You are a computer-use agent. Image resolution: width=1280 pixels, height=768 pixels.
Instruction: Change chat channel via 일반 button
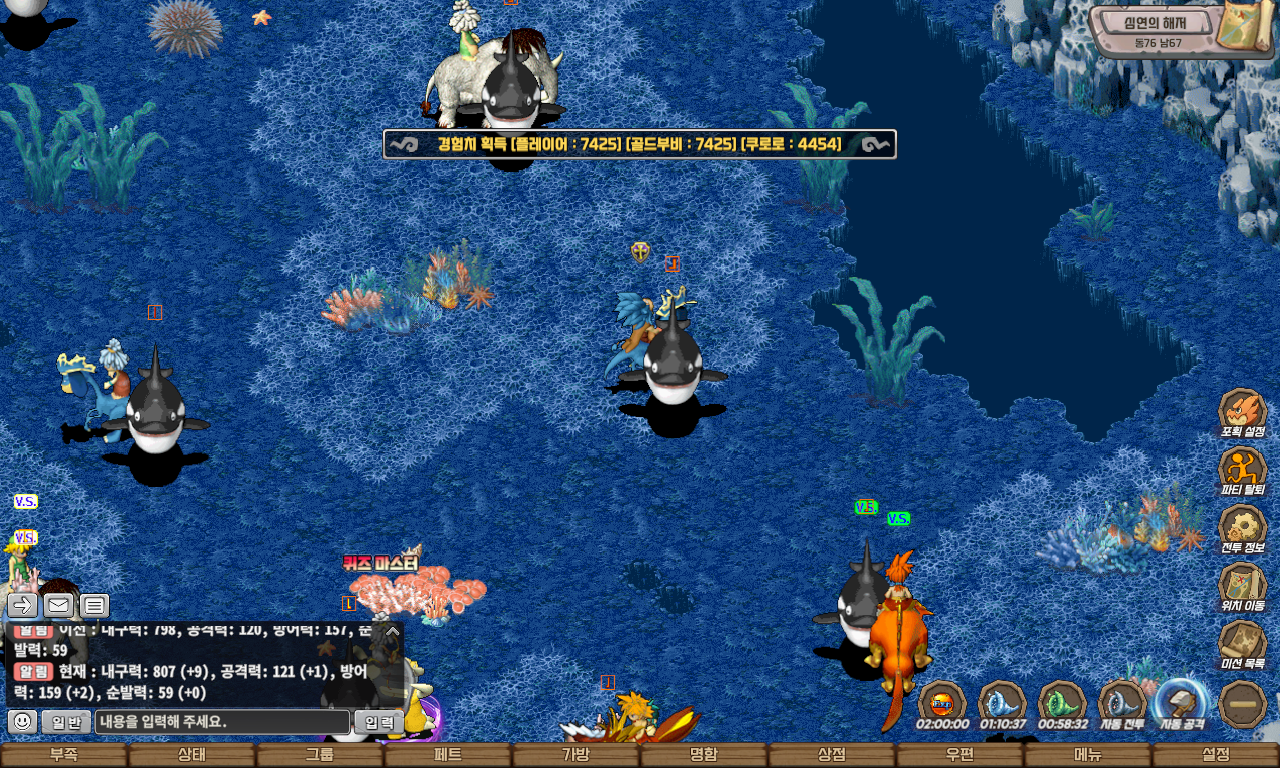tap(66, 722)
